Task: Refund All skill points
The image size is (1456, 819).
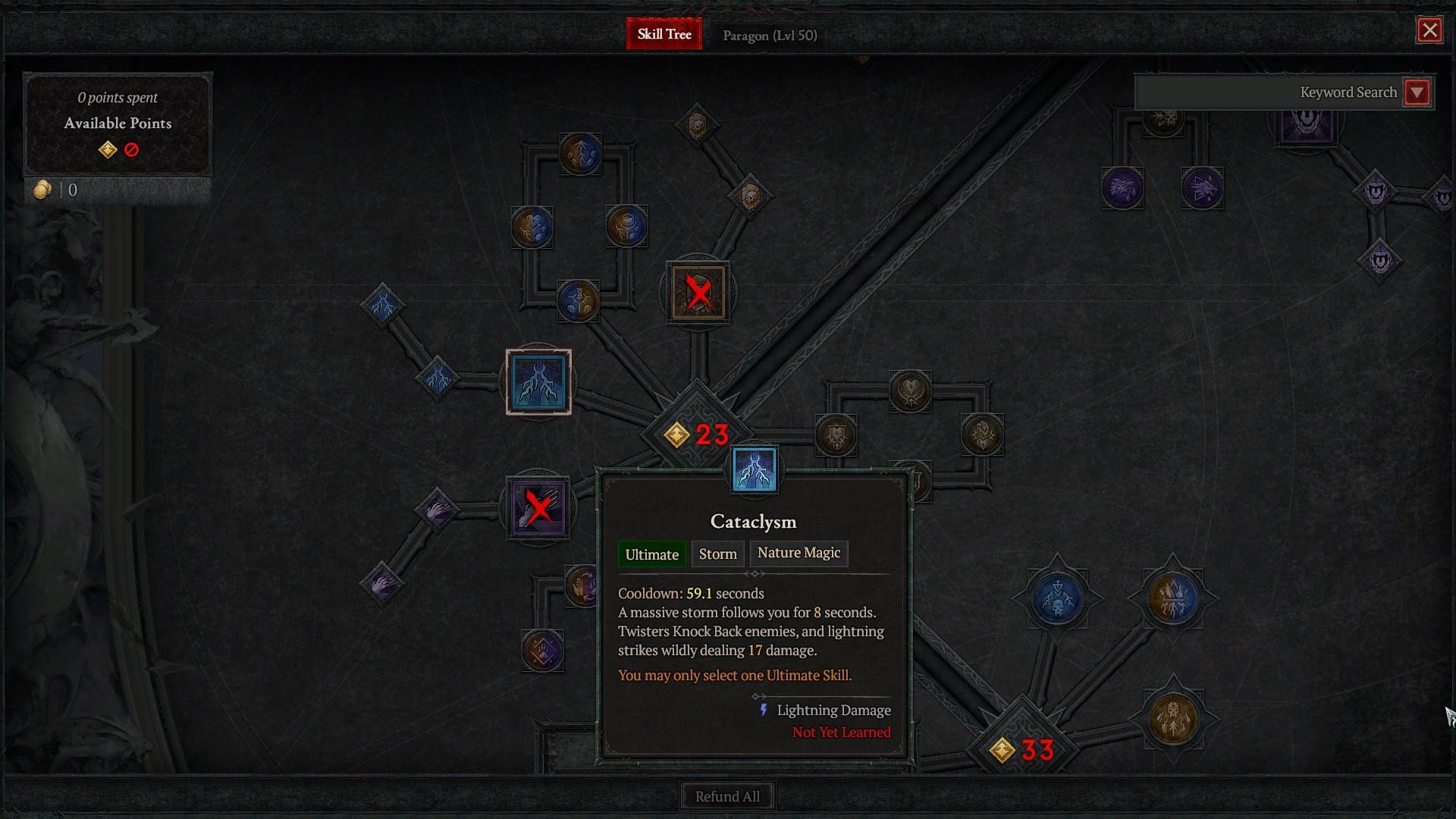Action: click(727, 796)
